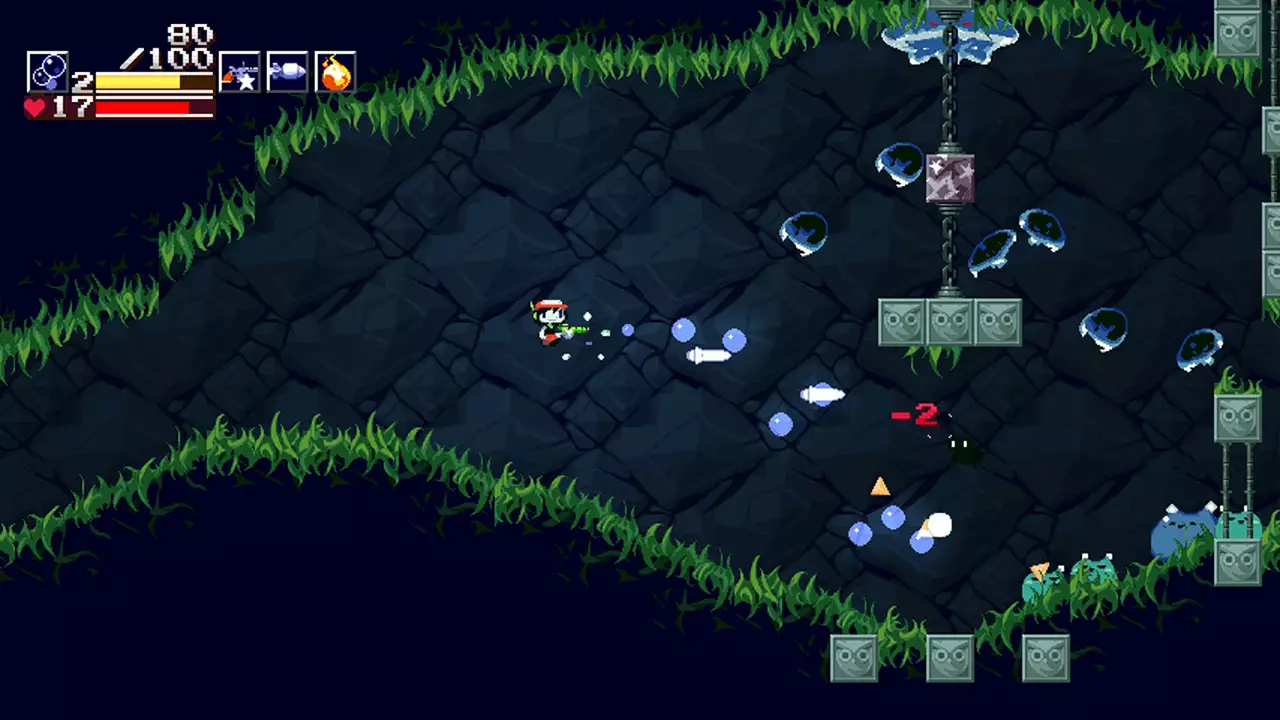Select the Missile Launcher icon
The width and height of the screenshot is (1280, 720).
point(287,70)
